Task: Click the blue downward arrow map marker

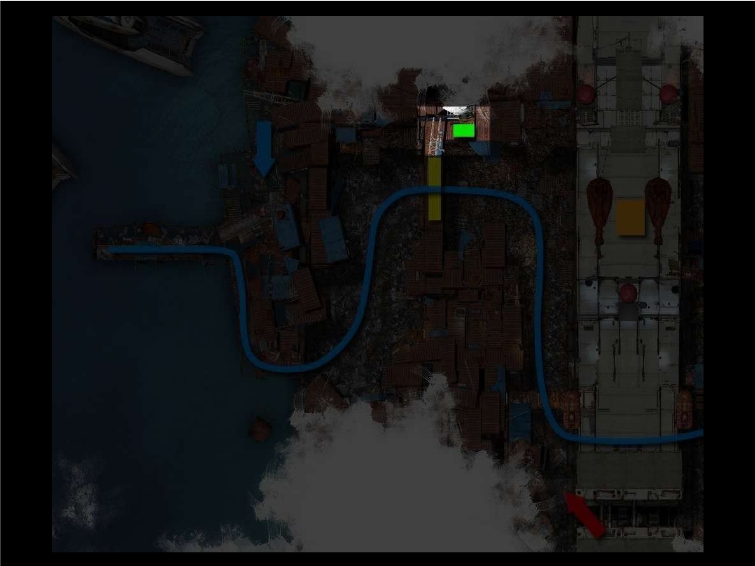Action: point(264,147)
